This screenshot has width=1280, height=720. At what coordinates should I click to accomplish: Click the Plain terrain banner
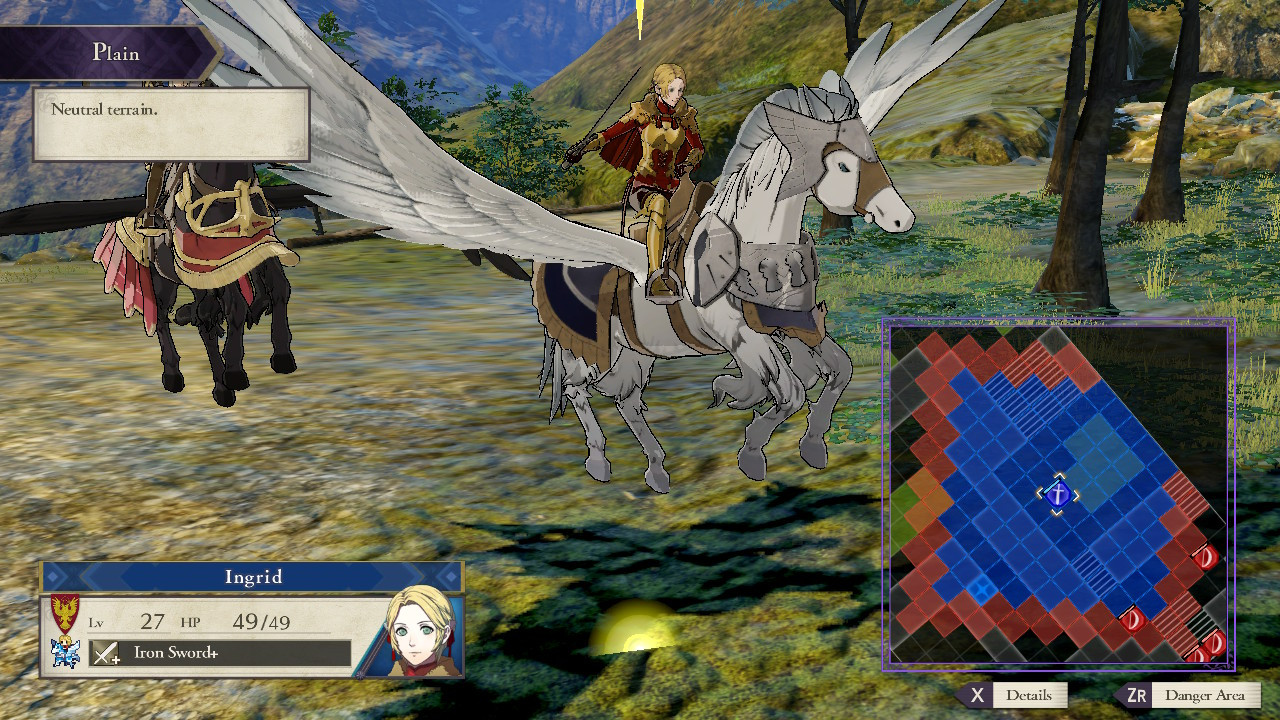pyautogui.click(x=118, y=54)
